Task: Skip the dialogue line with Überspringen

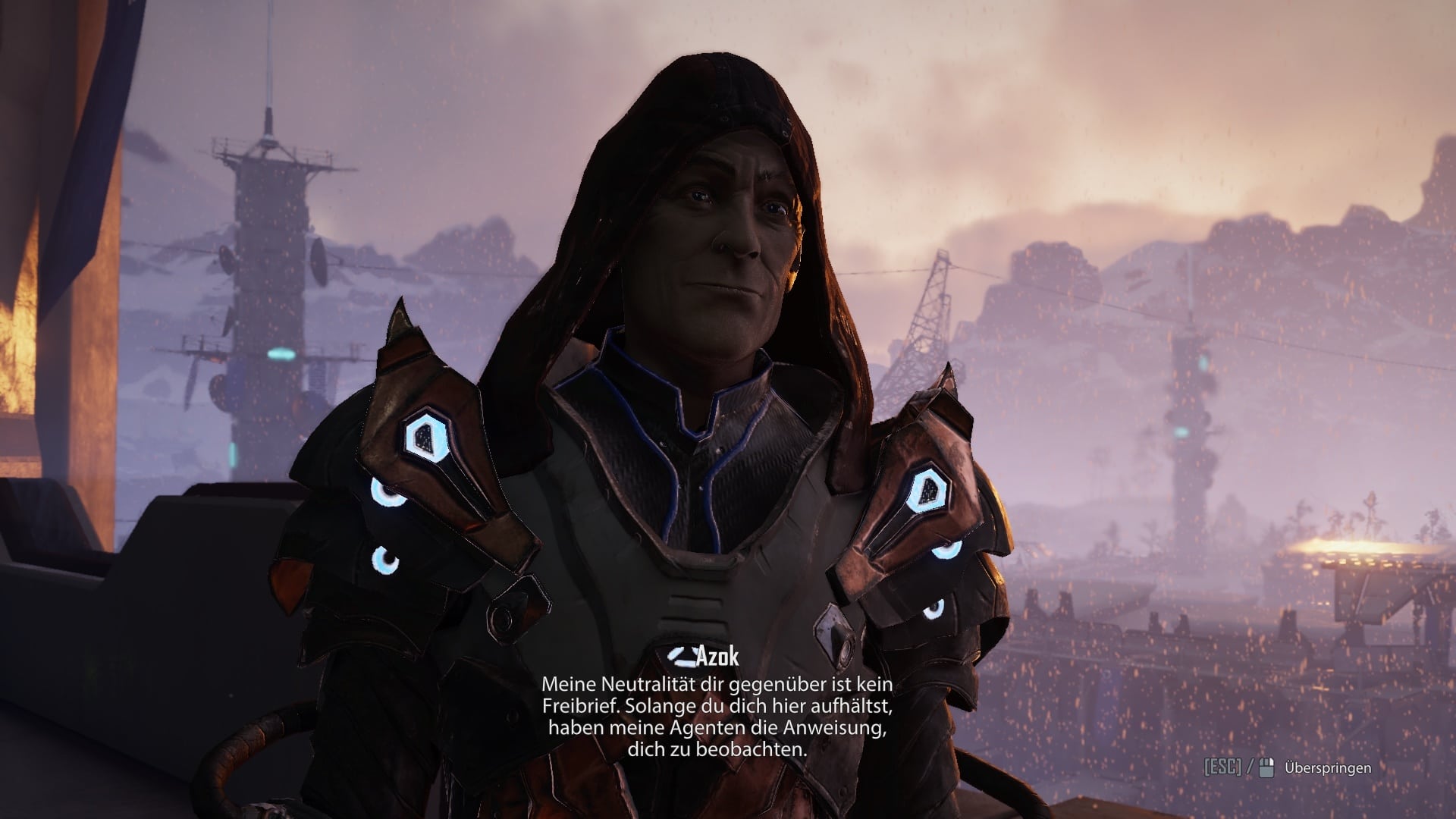Action: 1327,768
